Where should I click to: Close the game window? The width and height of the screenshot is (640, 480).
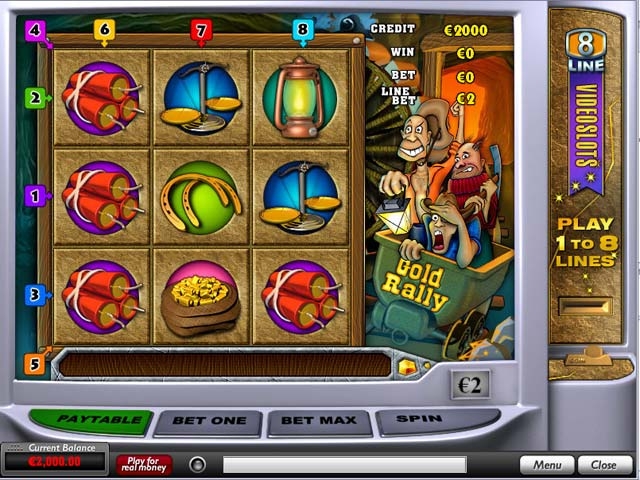604,465
